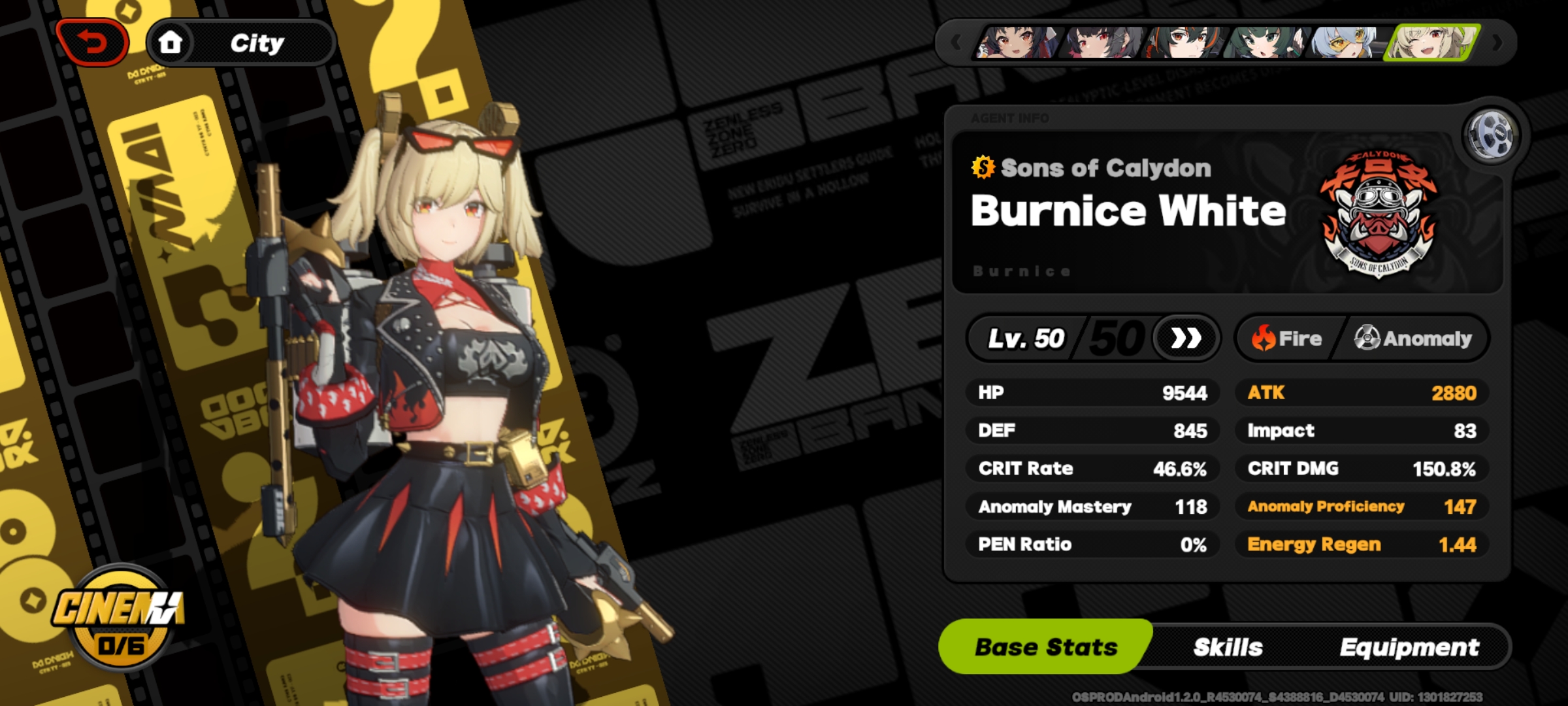Click the S-rank badge before Sons of Calydon
Image resolution: width=1568 pixels, height=706 pixels.
click(983, 168)
